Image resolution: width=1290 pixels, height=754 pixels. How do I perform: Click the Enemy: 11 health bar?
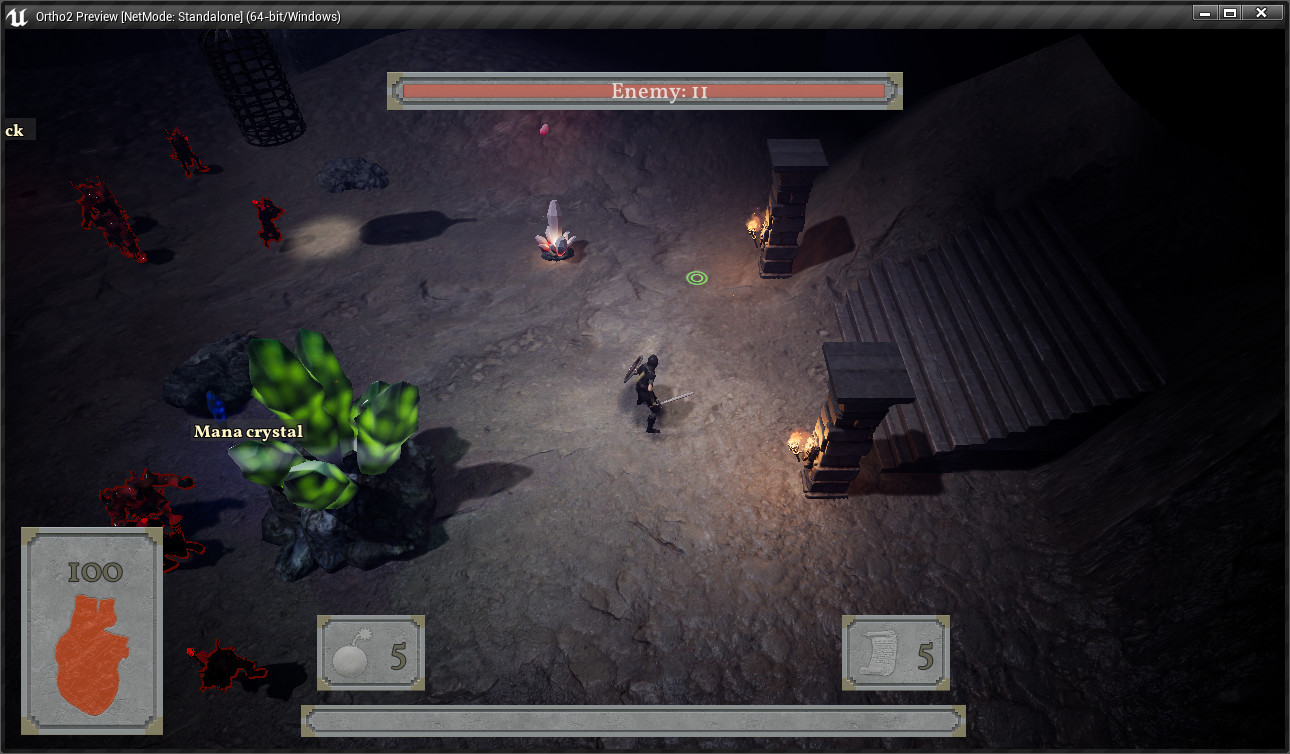coord(645,91)
